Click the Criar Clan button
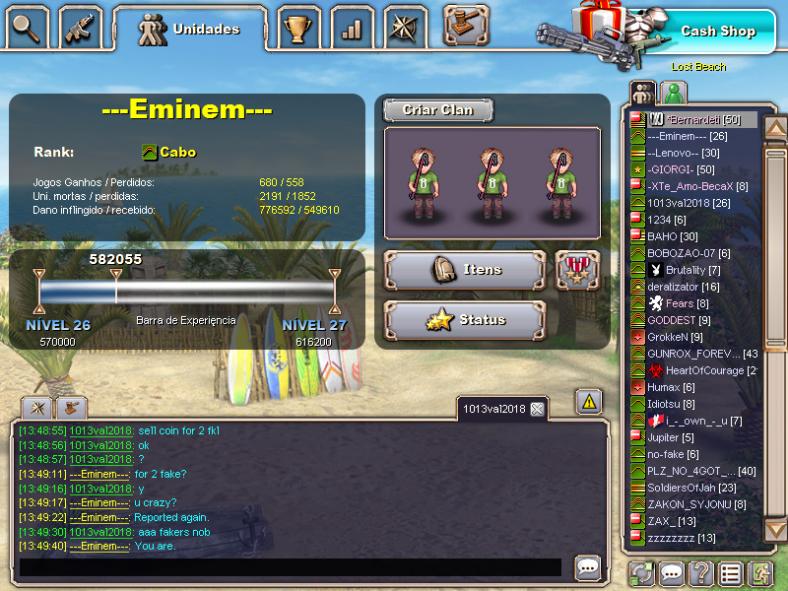Image resolution: width=788 pixels, height=591 pixels. pos(437,110)
